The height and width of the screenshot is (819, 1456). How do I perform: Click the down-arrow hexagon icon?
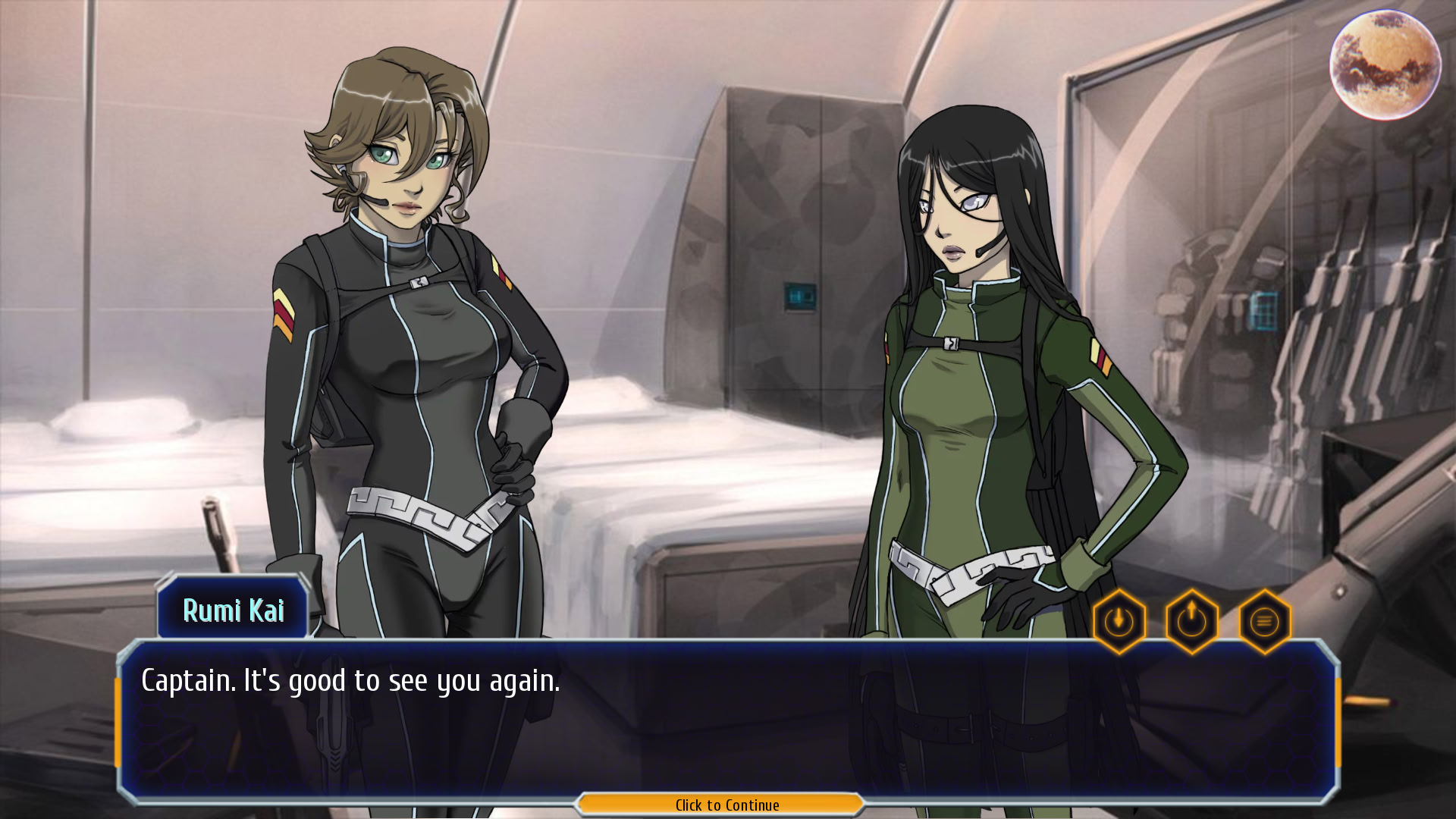coord(1119,622)
